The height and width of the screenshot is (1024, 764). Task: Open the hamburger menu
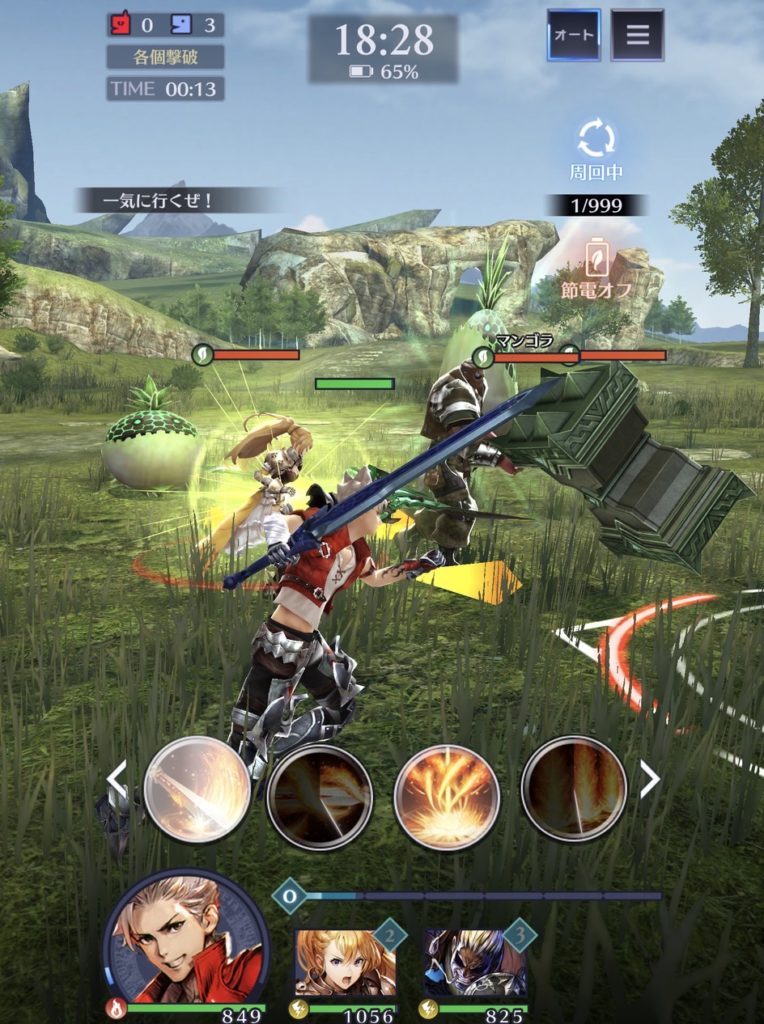637,36
